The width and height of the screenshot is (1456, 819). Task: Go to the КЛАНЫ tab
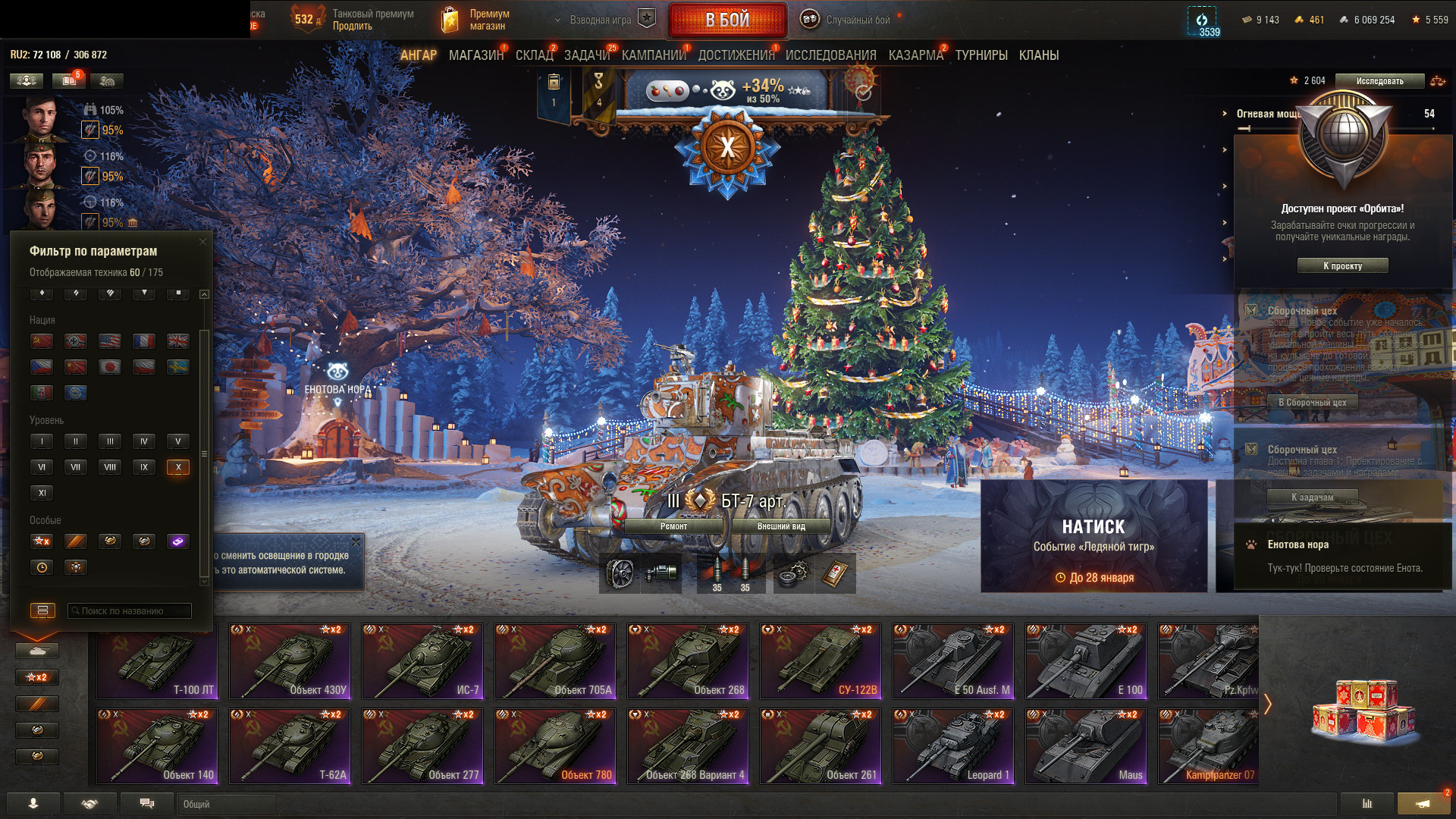(1038, 55)
